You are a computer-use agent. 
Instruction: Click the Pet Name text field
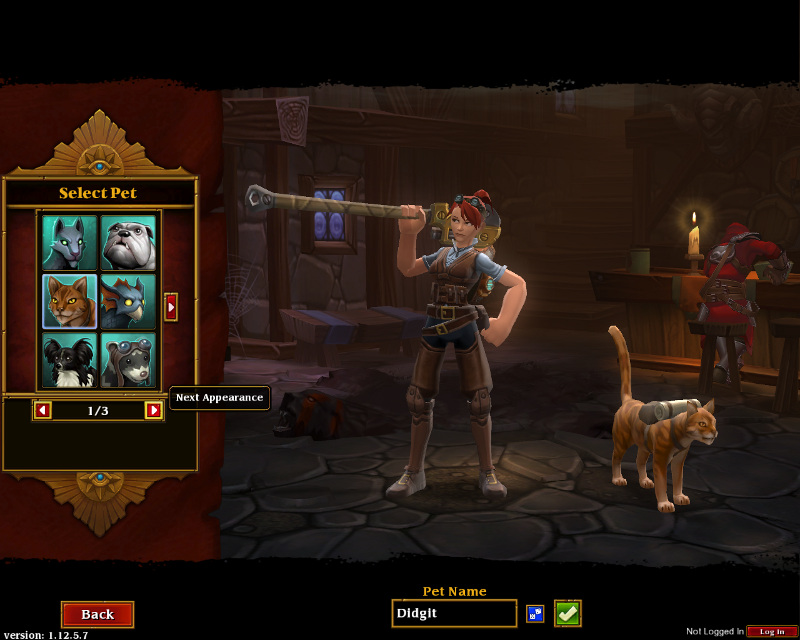point(454,613)
